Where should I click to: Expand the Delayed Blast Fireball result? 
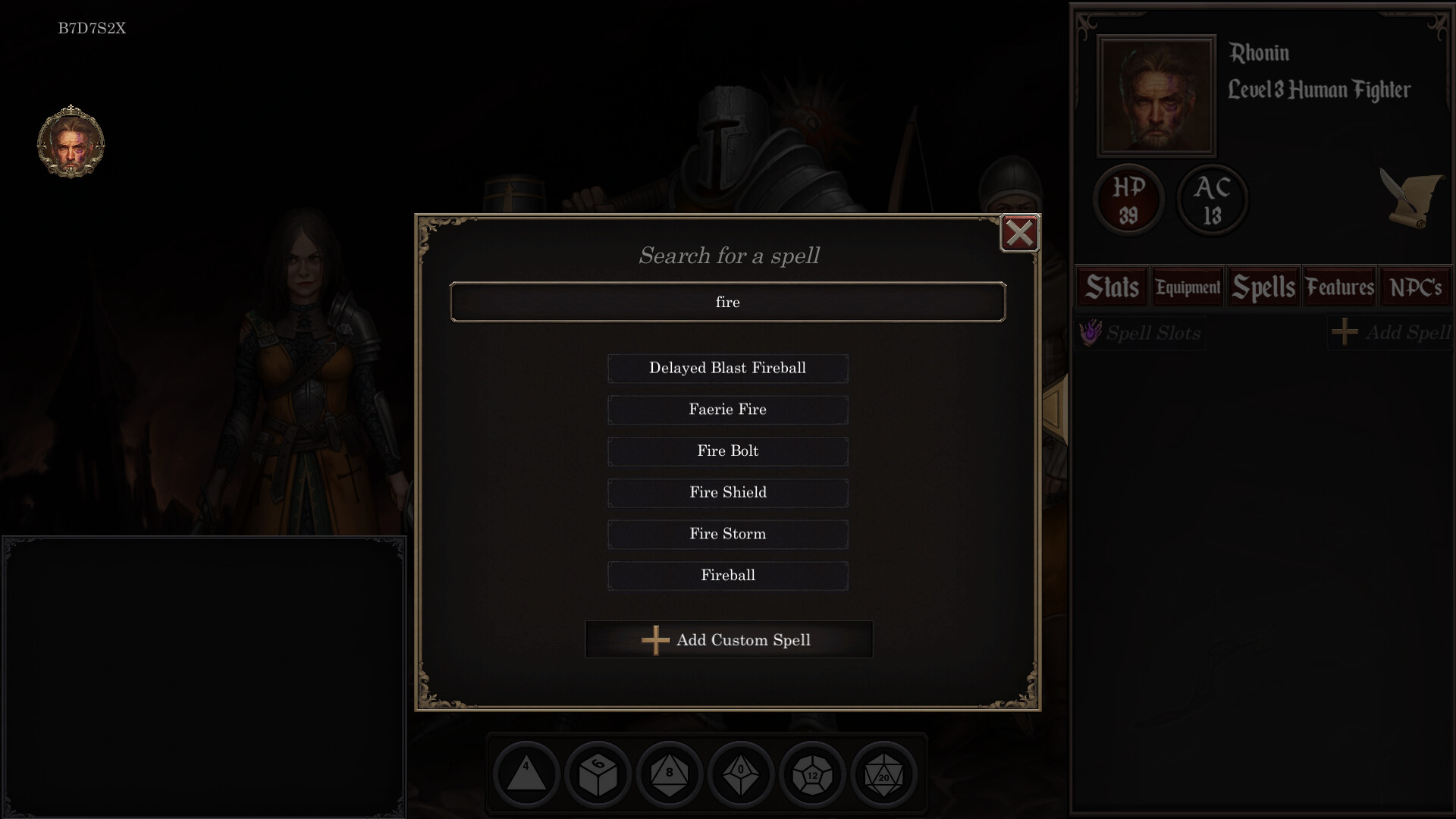pos(727,369)
